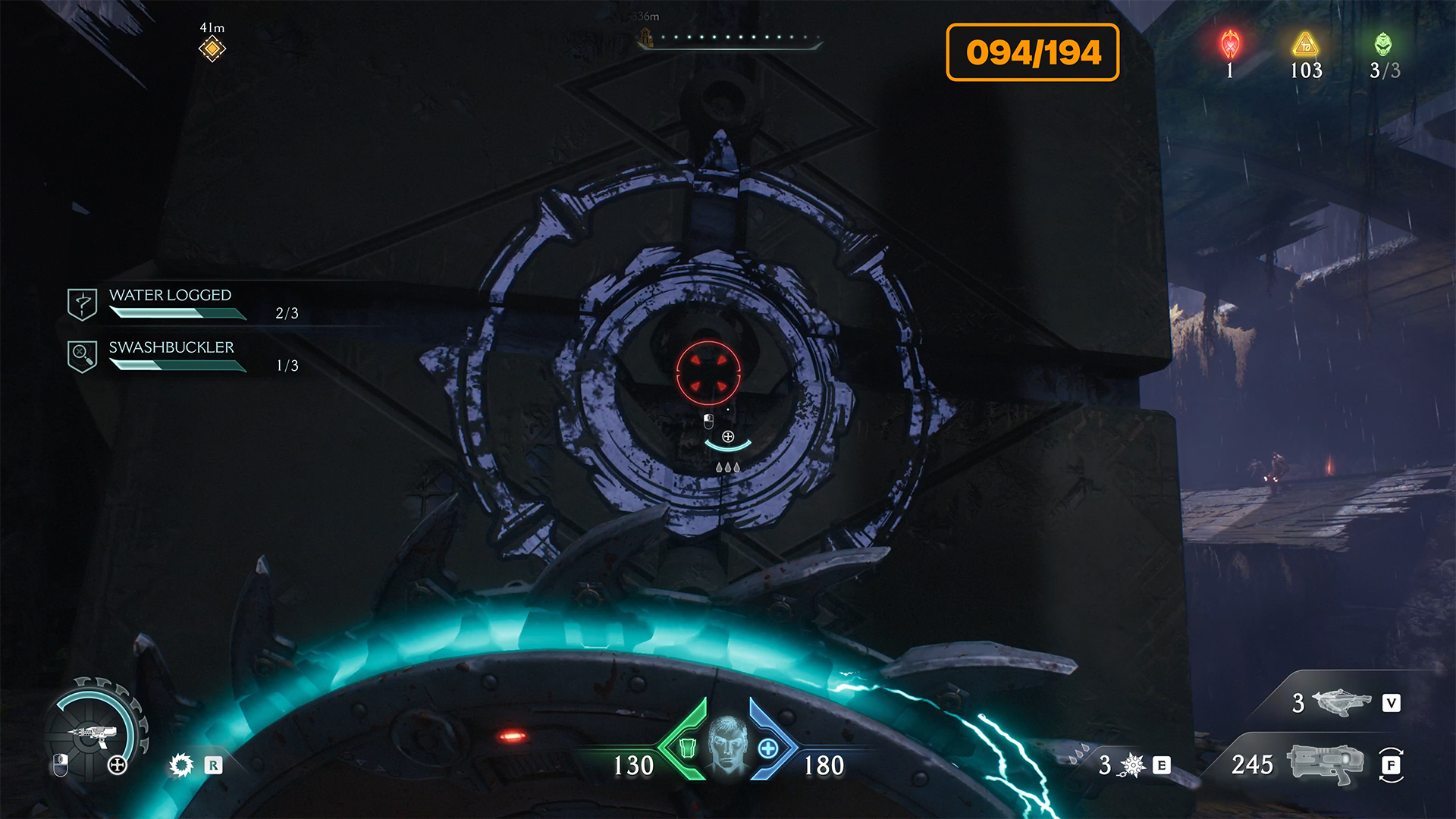Screen dimensions: 1456x819
Task: Select the green secrets skull icon
Action: pos(1383,45)
